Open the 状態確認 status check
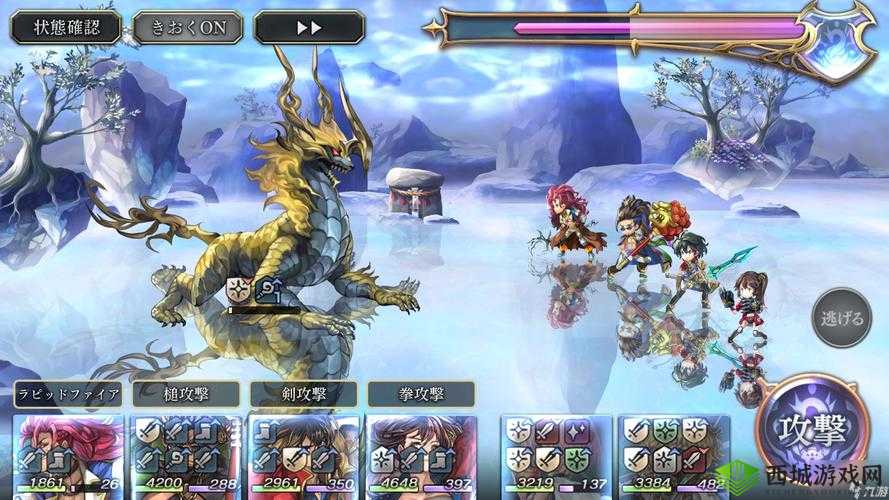The image size is (889, 500). point(66,27)
